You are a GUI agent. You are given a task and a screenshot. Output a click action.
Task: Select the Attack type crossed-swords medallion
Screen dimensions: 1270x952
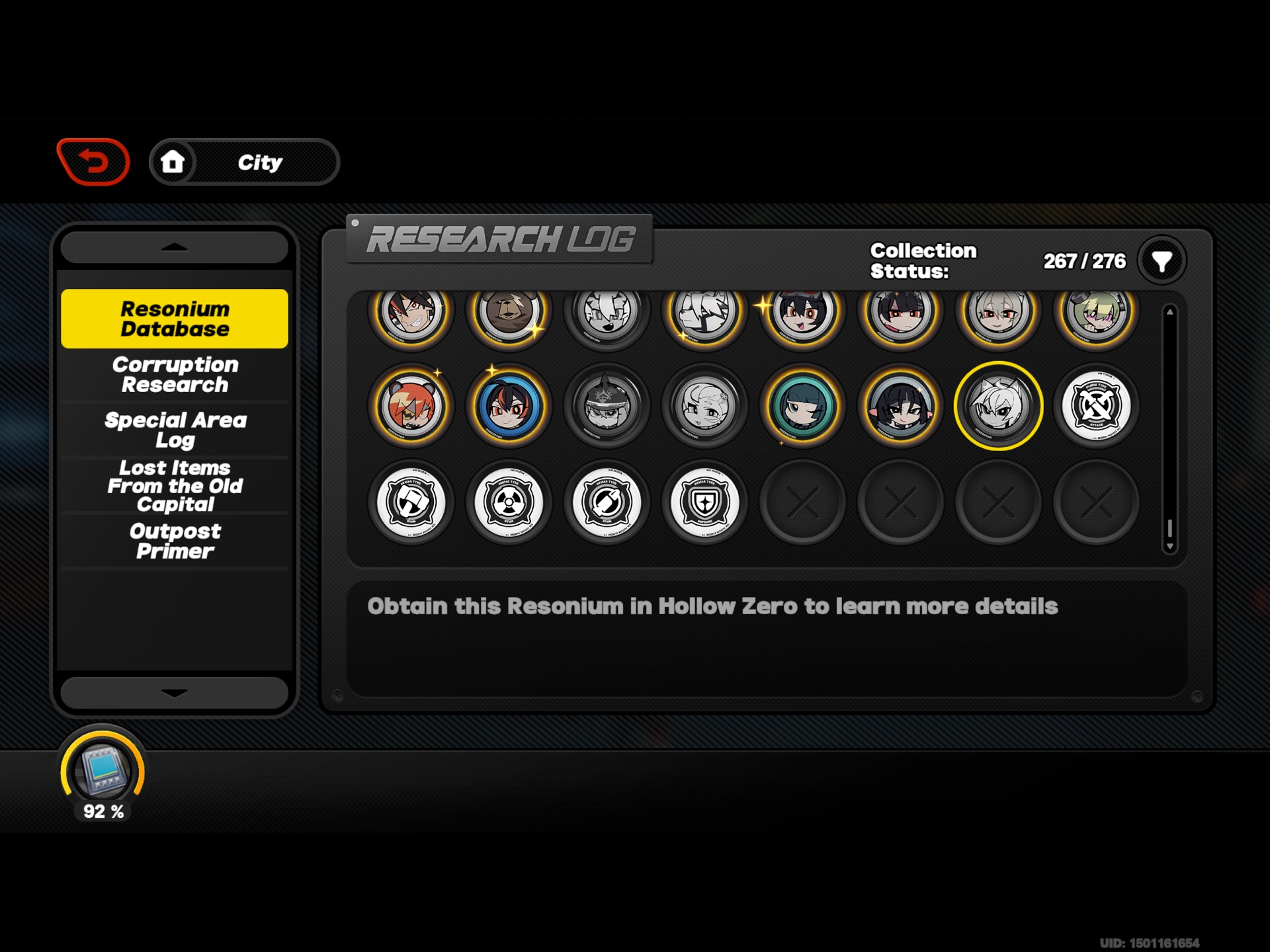coord(1097,406)
